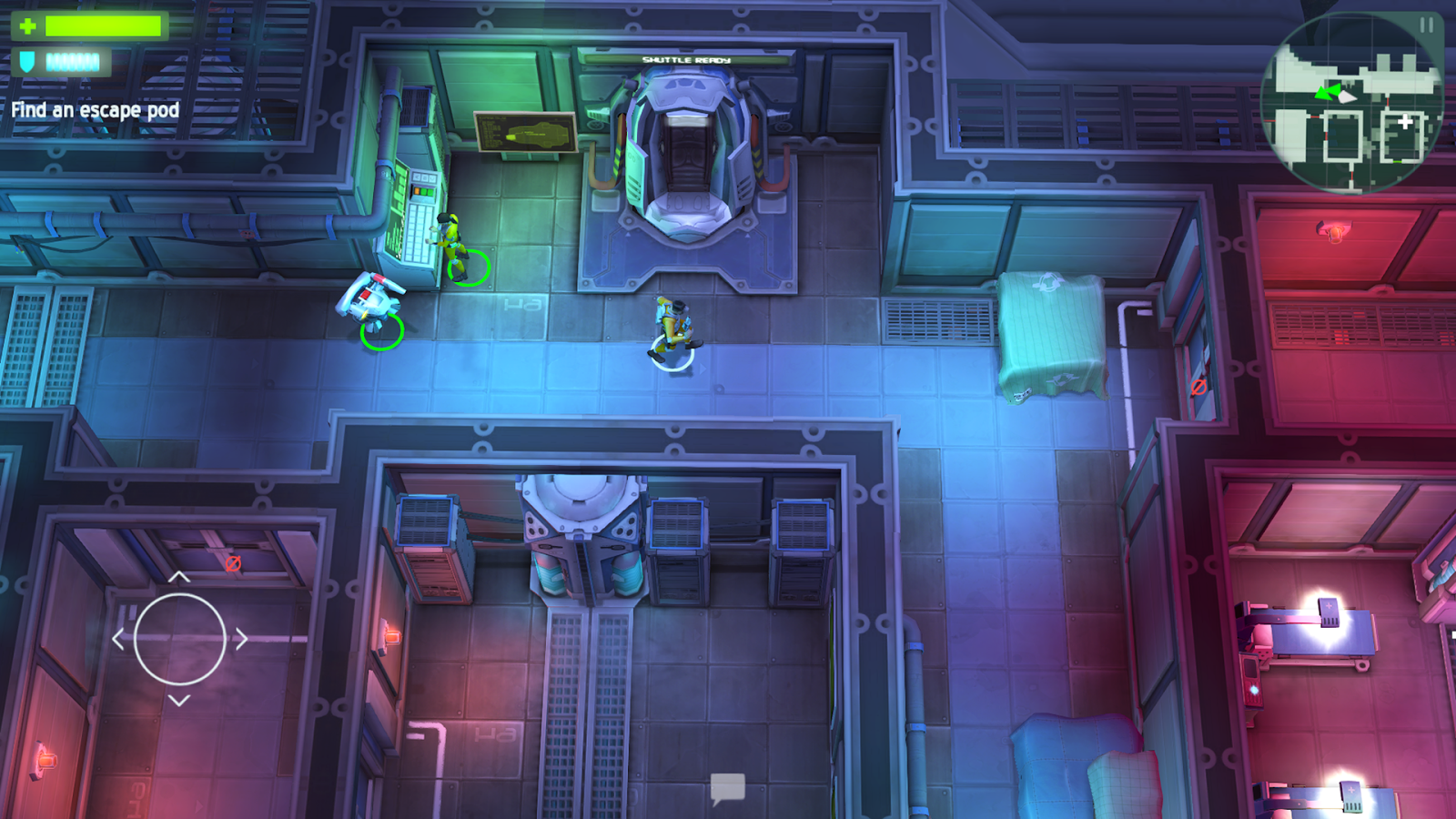Tap the up chevron above the movement joystick
This screenshot has height=819, width=1456.
[x=178, y=577]
